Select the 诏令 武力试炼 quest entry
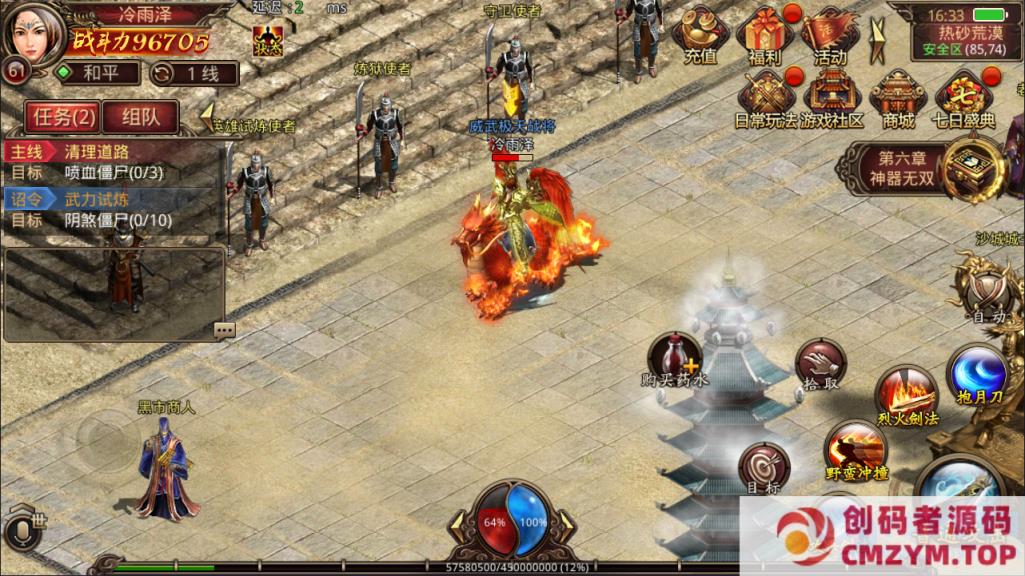The width and height of the screenshot is (1025, 576). (x=110, y=210)
